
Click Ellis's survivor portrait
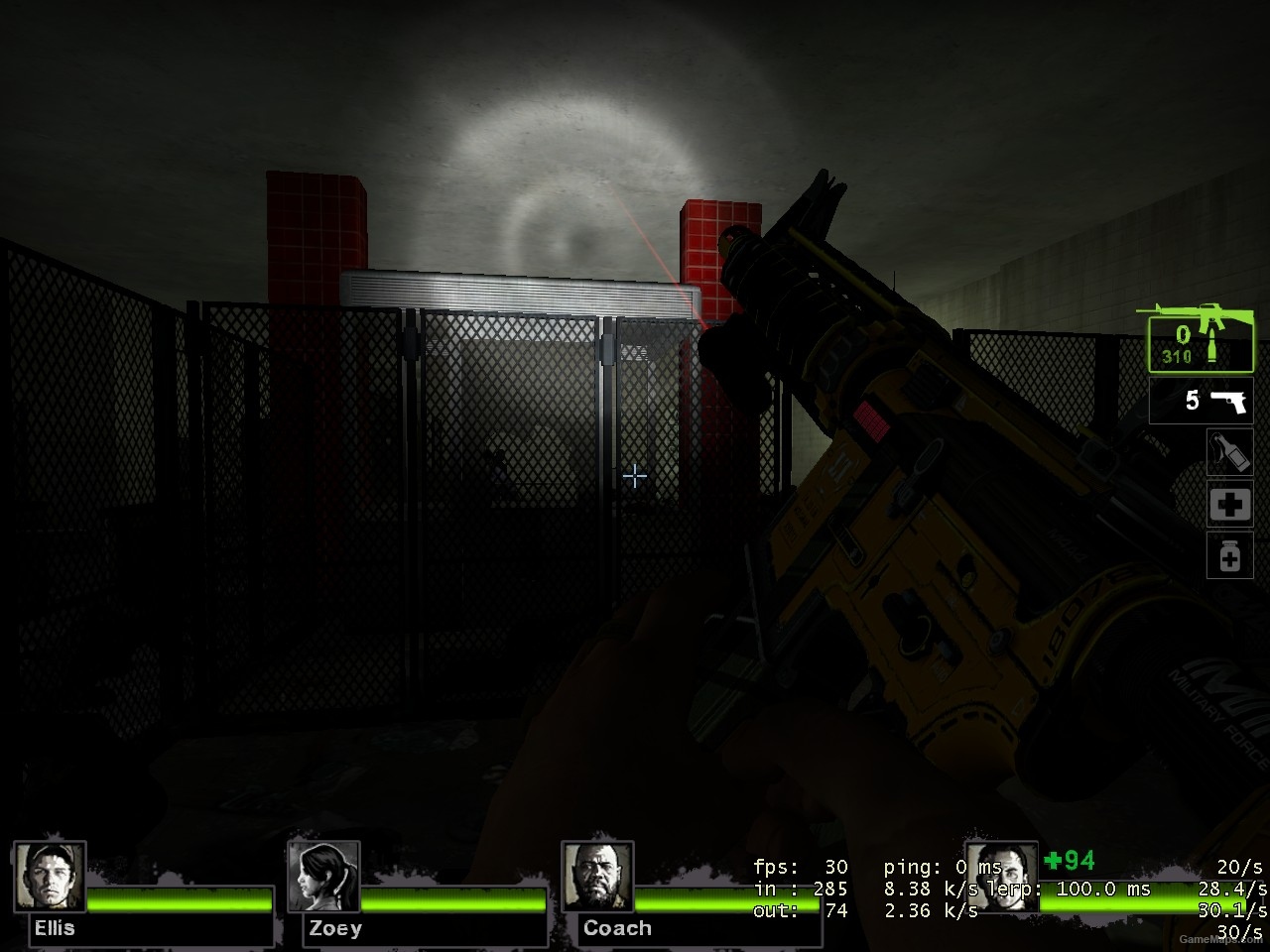coord(51,877)
